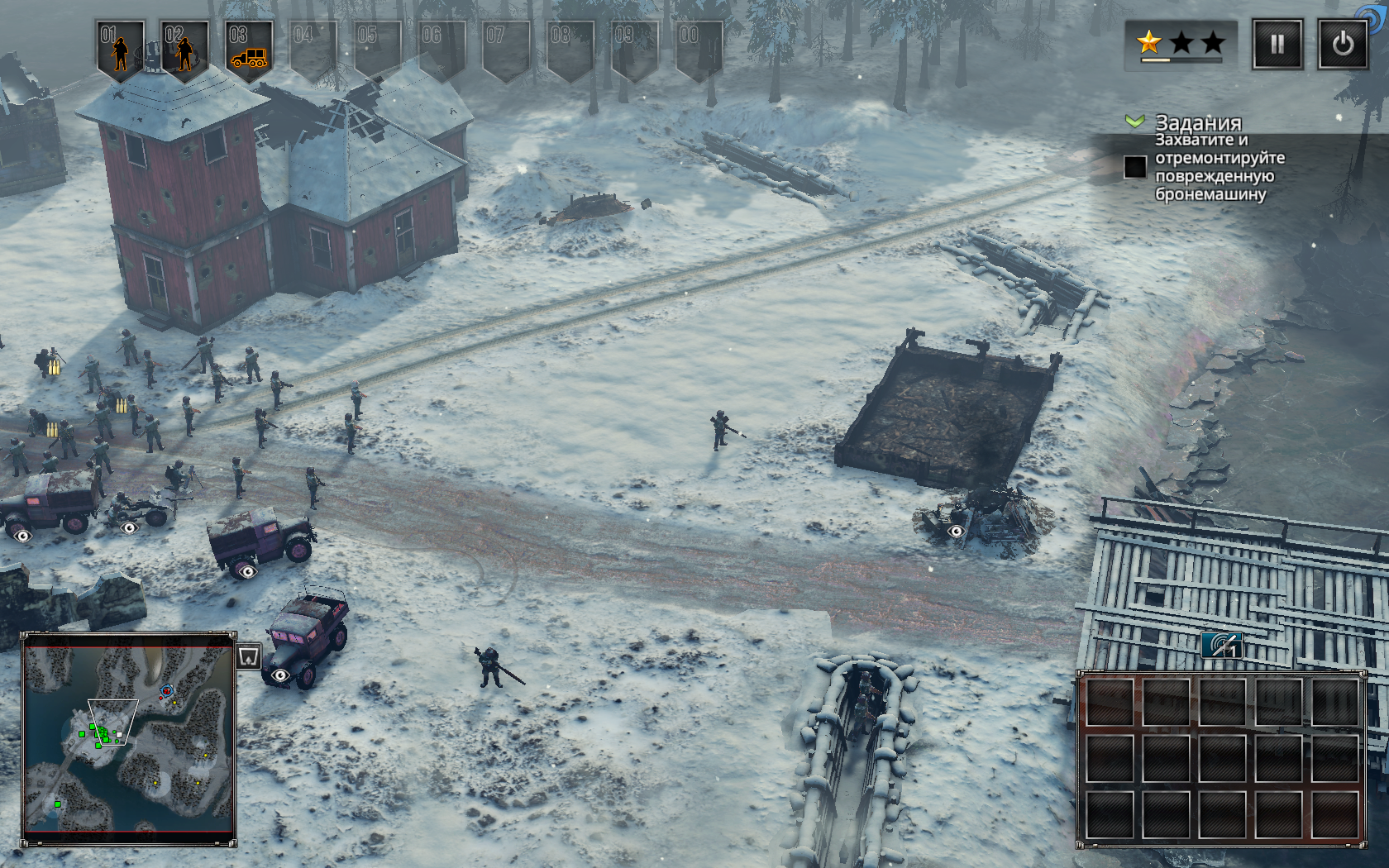
Task: Click the power button to exit the mission
Action: coord(1342,44)
